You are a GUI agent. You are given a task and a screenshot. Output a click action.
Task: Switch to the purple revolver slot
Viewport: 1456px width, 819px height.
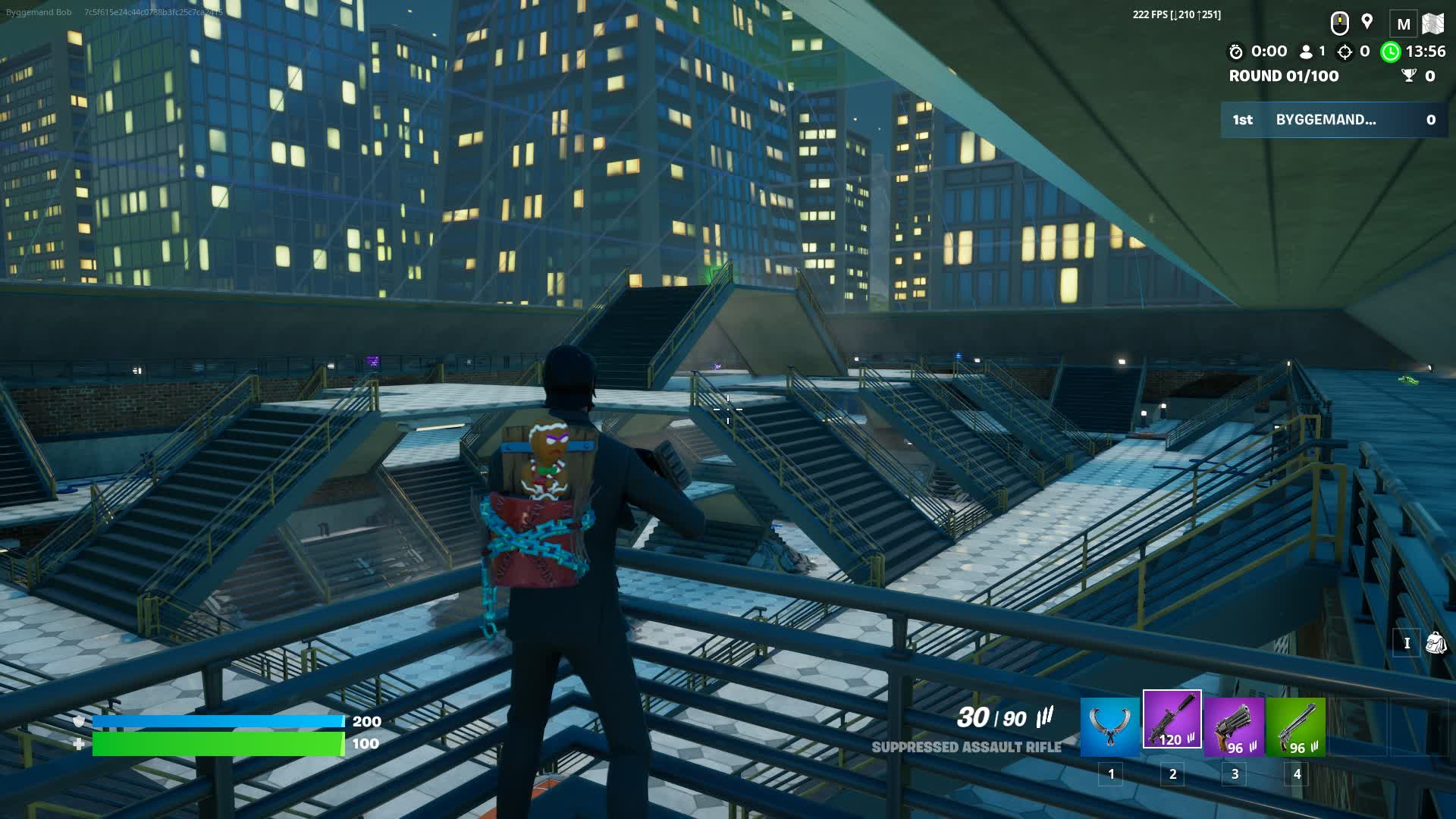[x=1234, y=726]
